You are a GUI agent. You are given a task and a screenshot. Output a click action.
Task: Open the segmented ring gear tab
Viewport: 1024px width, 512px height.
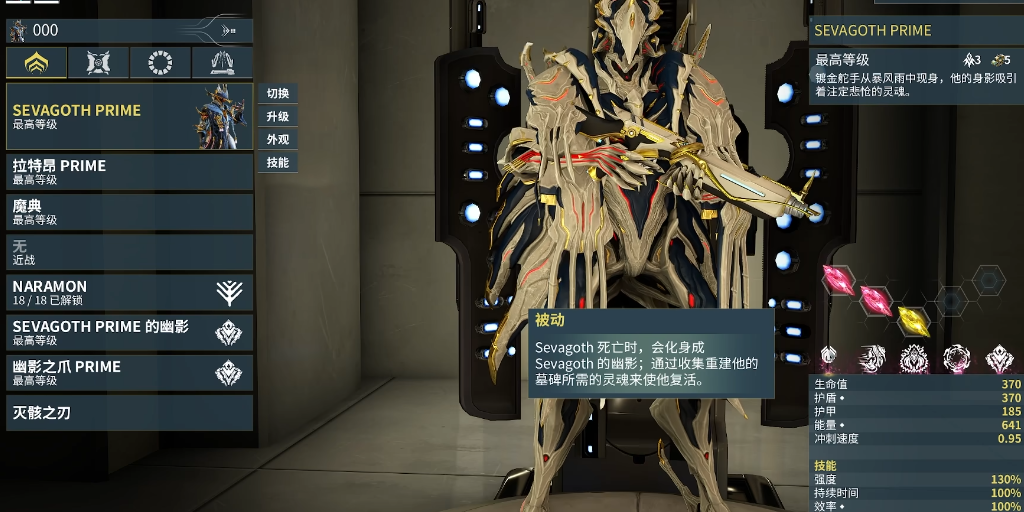[160, 63]
